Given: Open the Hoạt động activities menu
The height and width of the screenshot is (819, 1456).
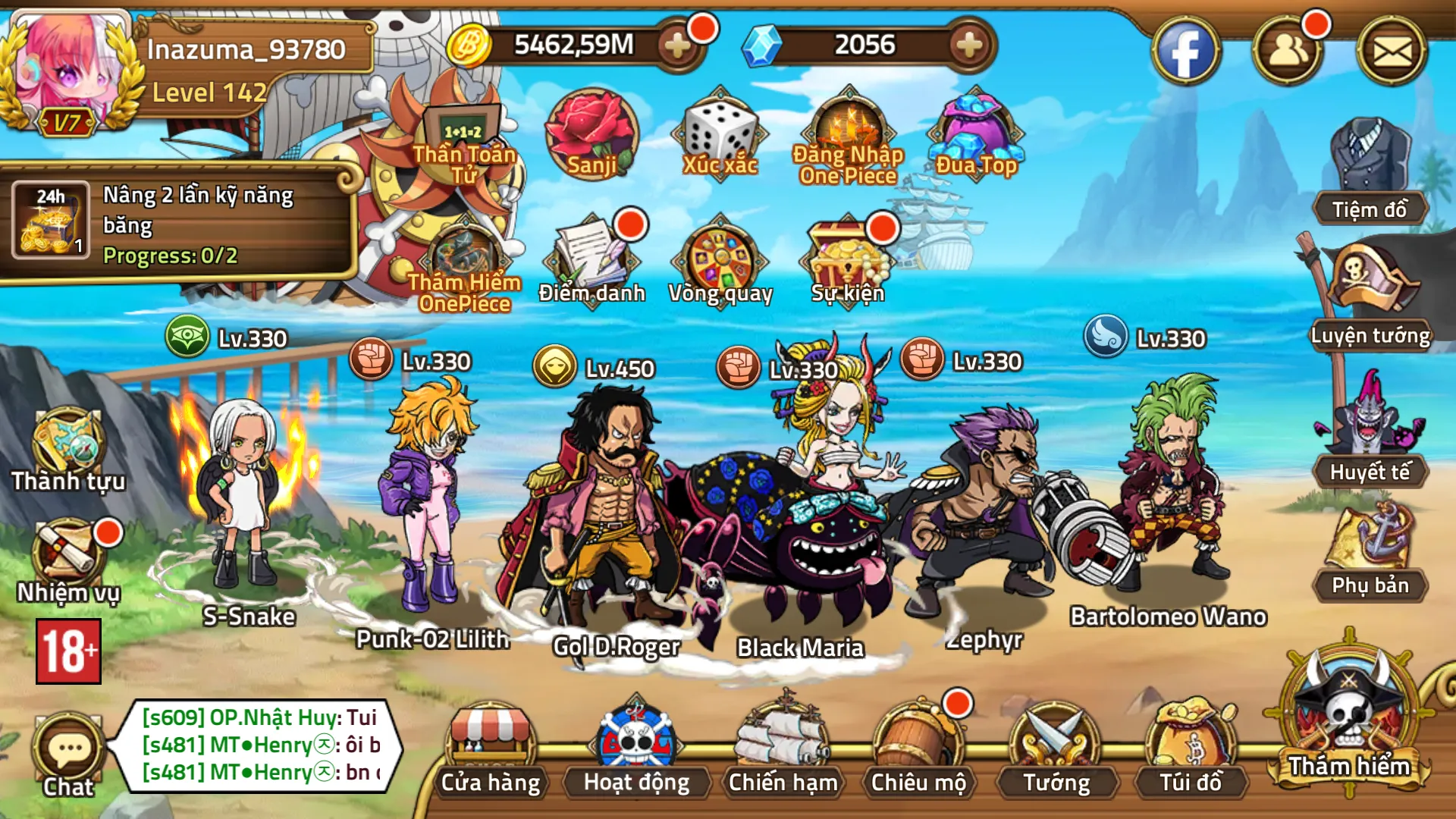Looking at the screenshot, I should 636,748.
